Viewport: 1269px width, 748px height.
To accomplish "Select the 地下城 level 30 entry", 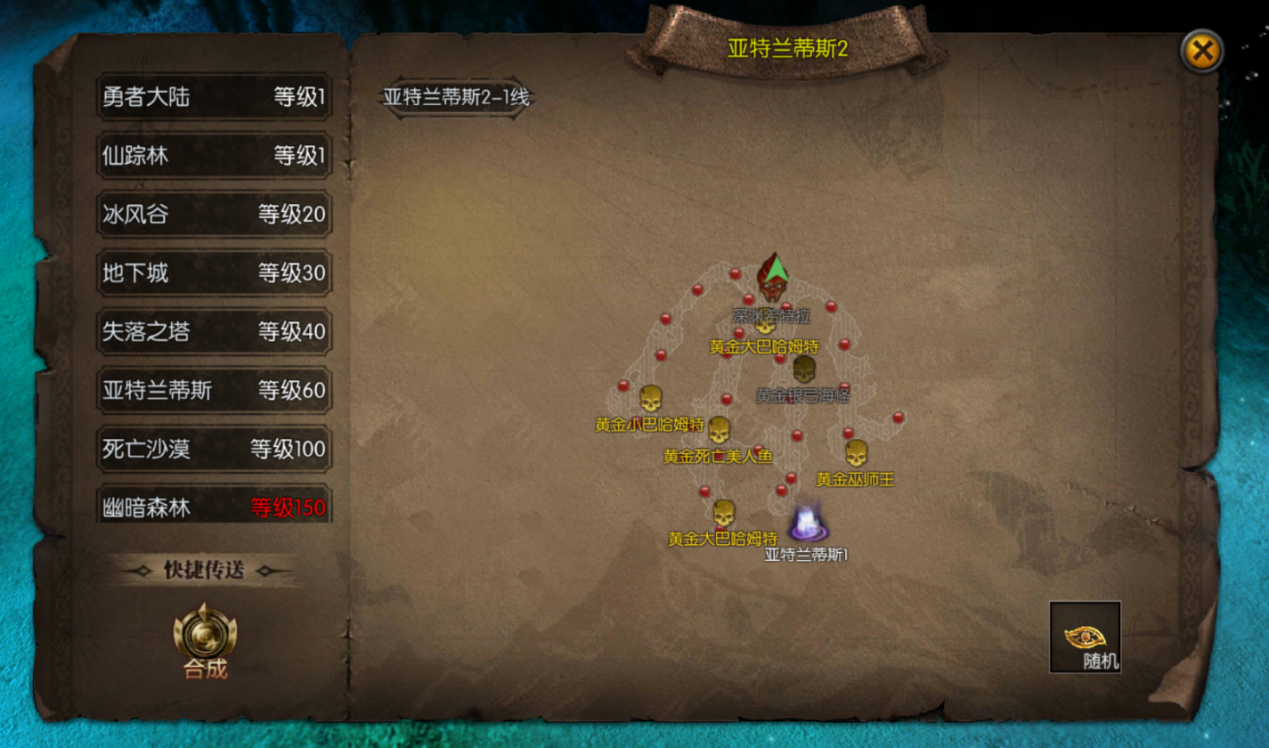I will [214, 272].
